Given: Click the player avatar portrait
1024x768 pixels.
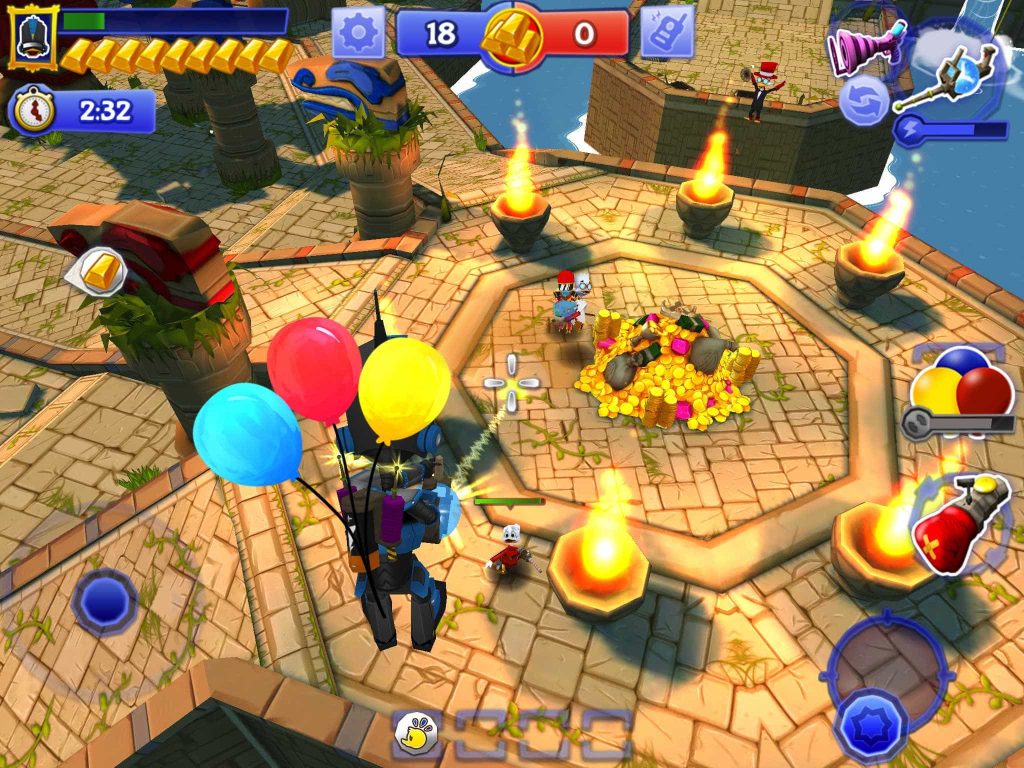Looking at the screenshot, I should [x=33, y=36].
